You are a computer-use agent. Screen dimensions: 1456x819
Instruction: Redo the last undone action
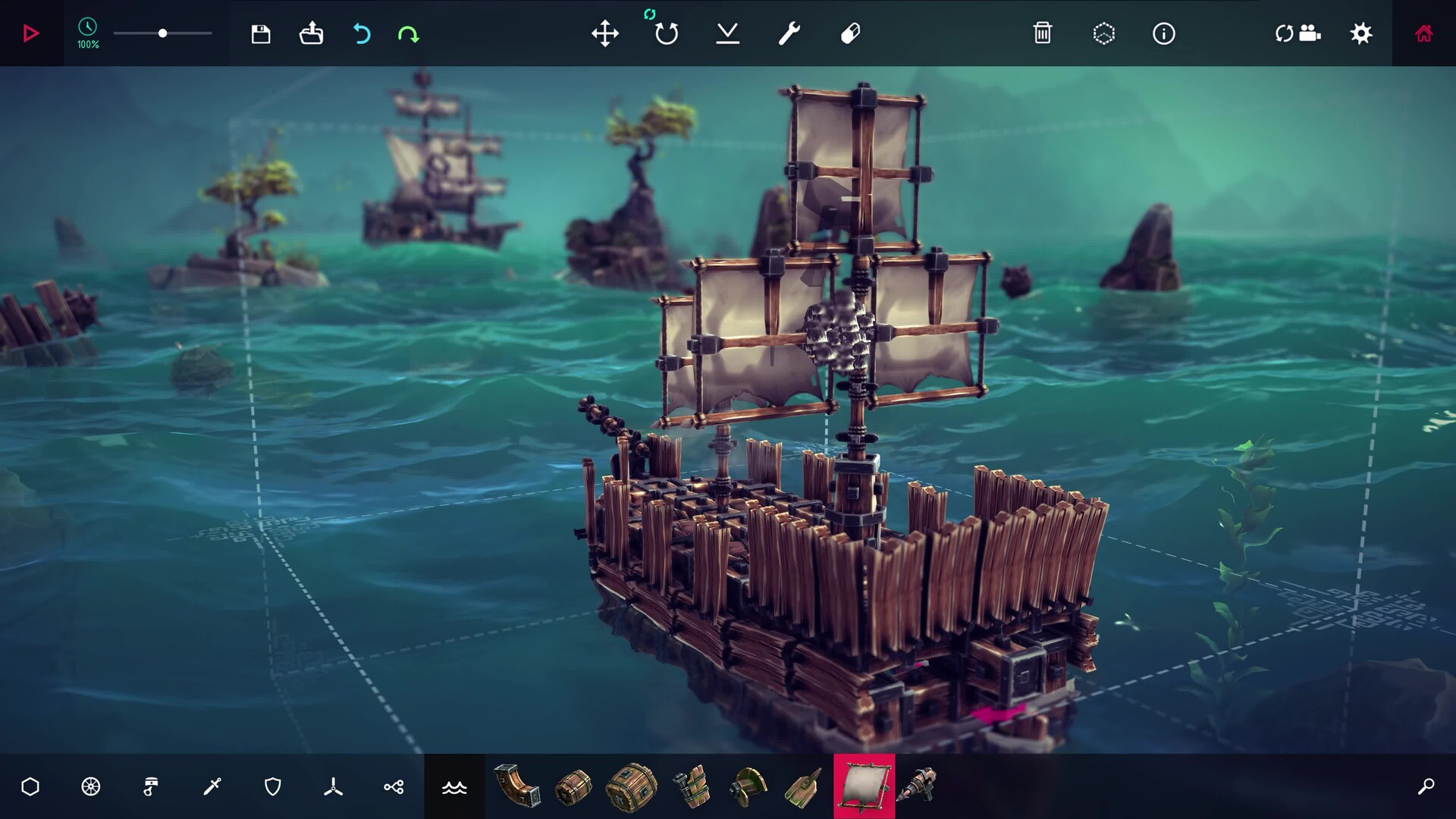click(x=408, y=33)
